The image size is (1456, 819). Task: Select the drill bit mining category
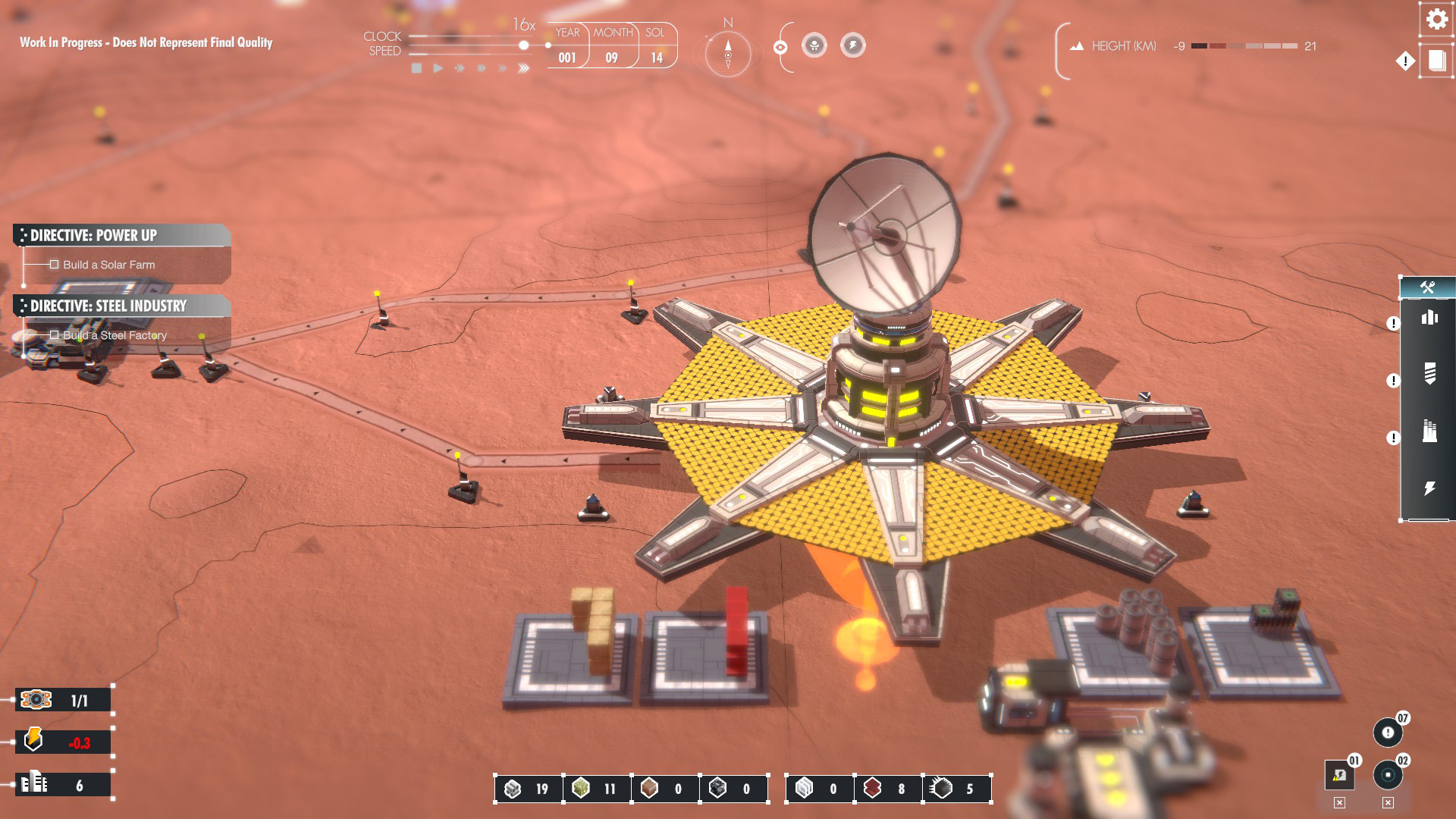click(1429, 373)
